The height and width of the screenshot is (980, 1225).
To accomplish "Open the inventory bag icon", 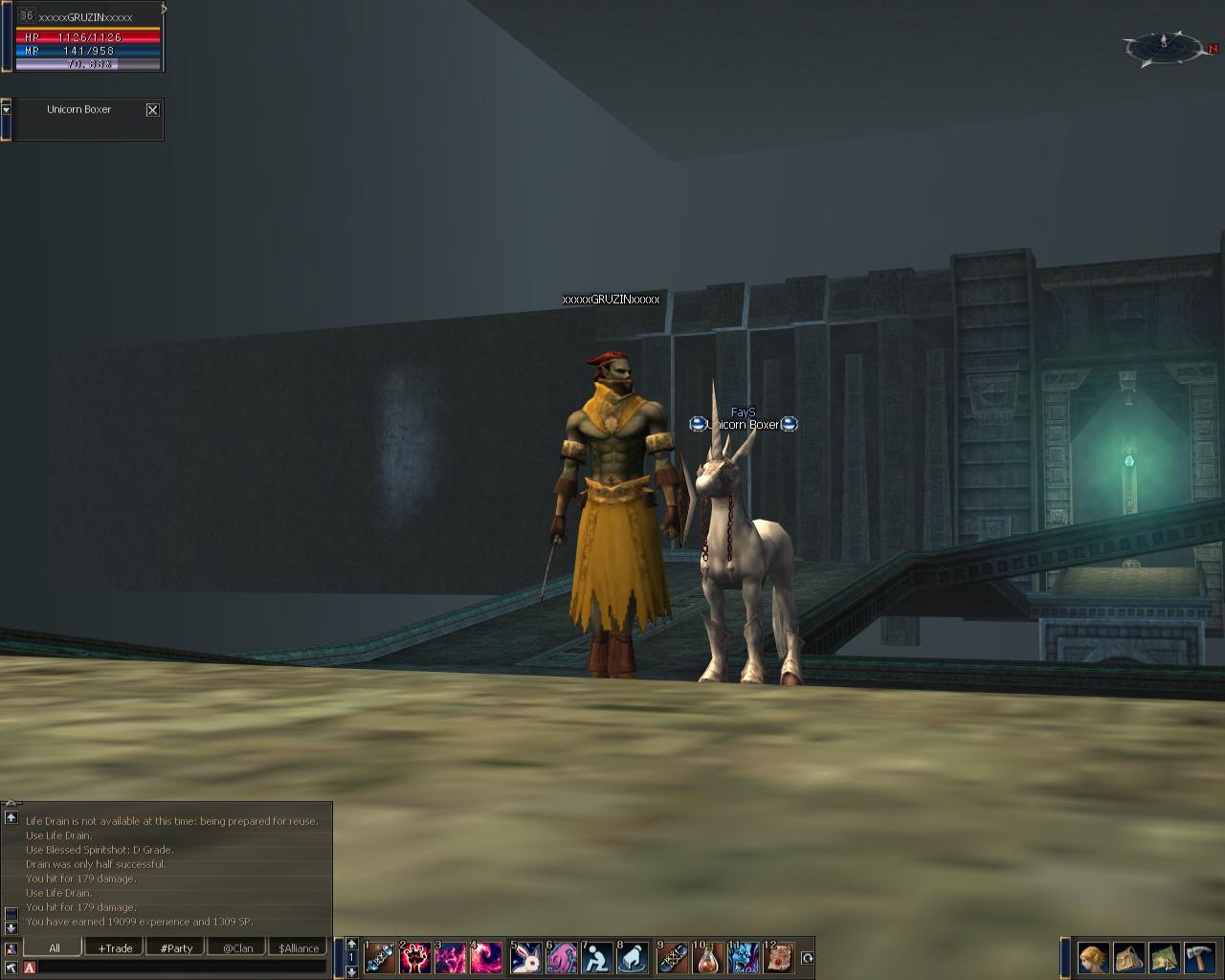I will tap(1128, 957).
